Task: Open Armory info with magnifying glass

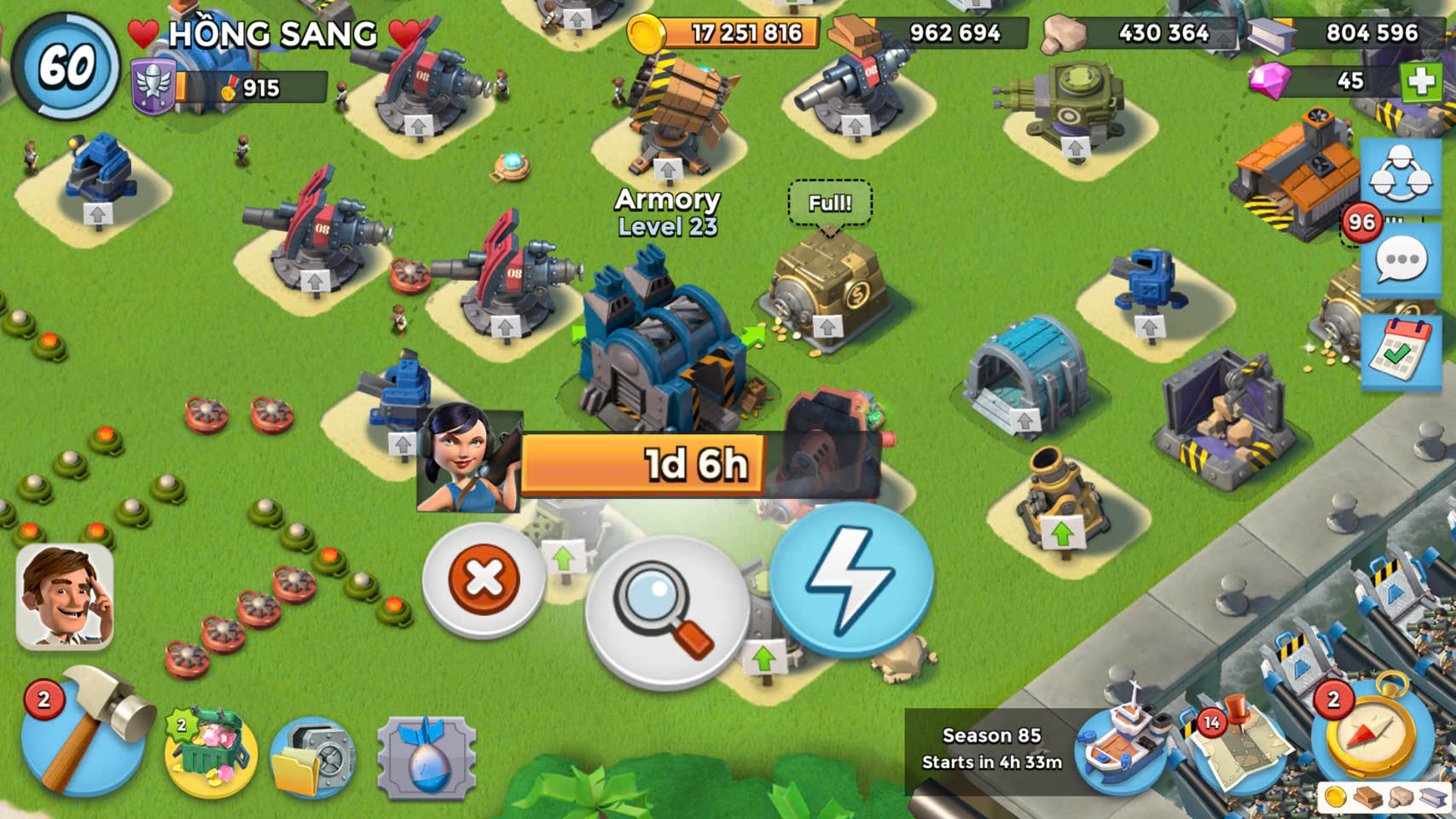Action: pyautogui.click(x=666, y=612)
